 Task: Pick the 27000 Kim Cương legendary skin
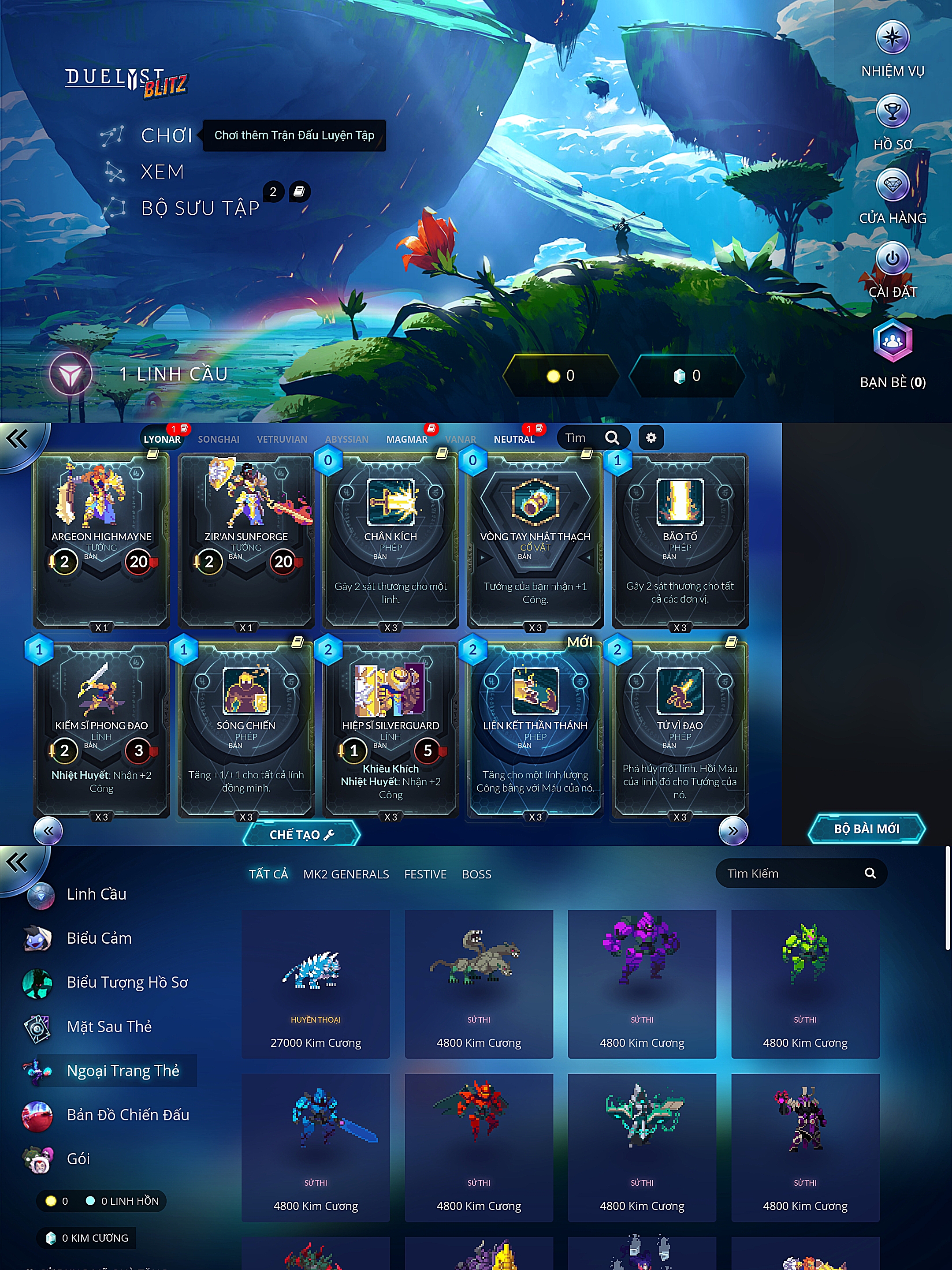pyautogui.click(x=316, y=983)
